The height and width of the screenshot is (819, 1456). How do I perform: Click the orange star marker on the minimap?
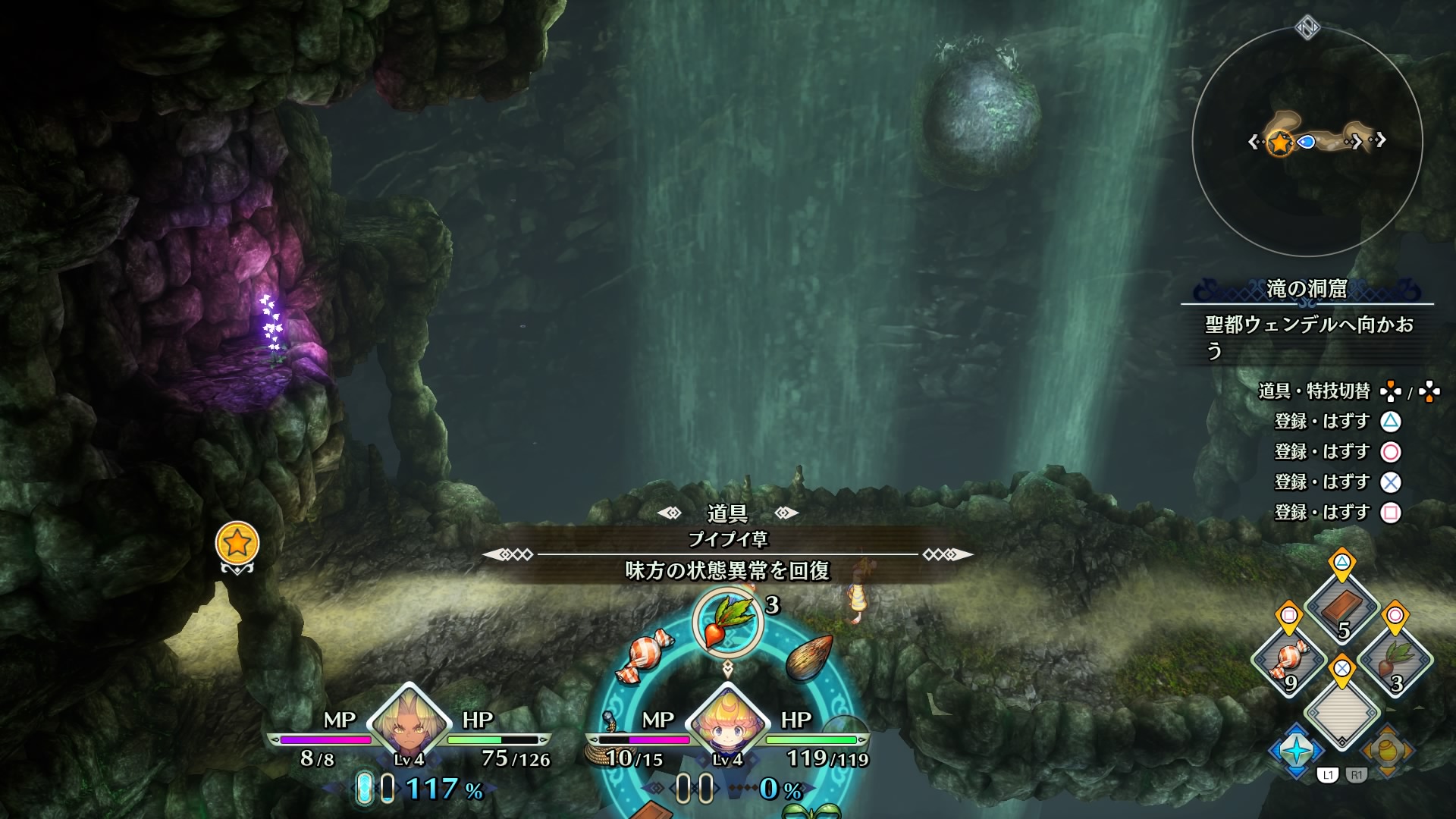tap(1280, 142)
